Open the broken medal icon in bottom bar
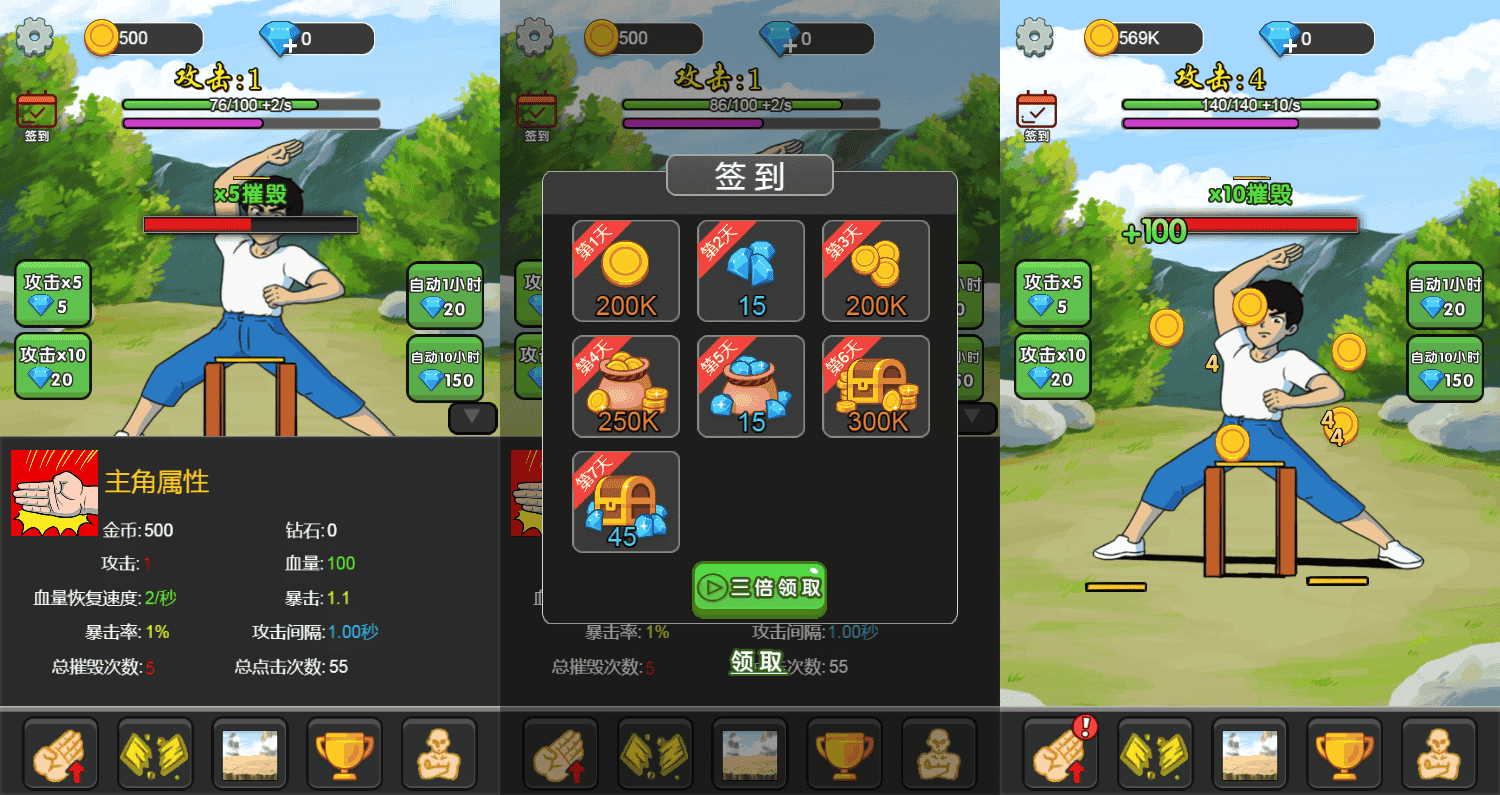The height and width of the screenshot is (795, 1500). [x=155, y=753]
